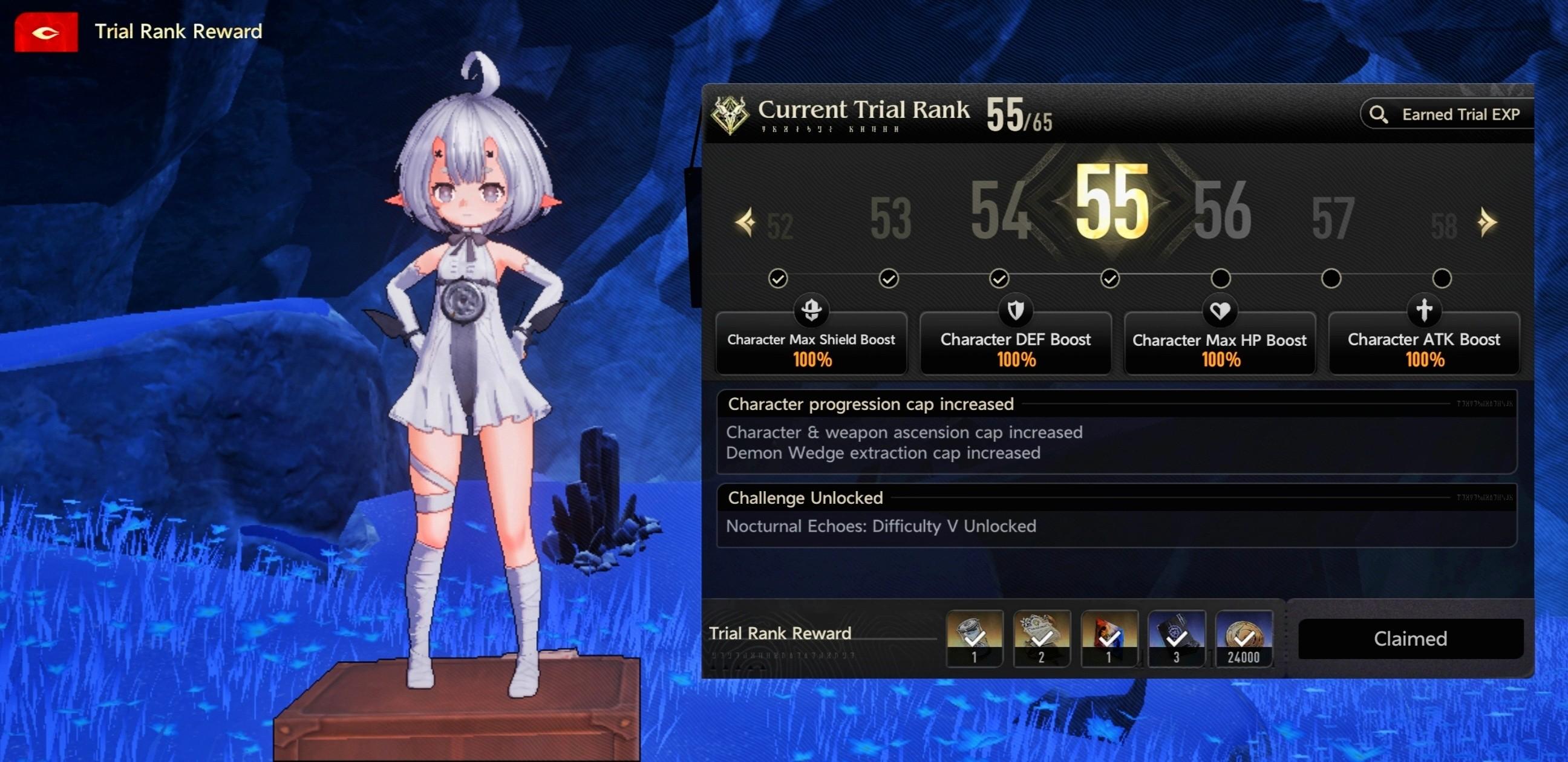Inspect the reward item with quantity 2
1568x762 pixels.
coord(1042,639)
